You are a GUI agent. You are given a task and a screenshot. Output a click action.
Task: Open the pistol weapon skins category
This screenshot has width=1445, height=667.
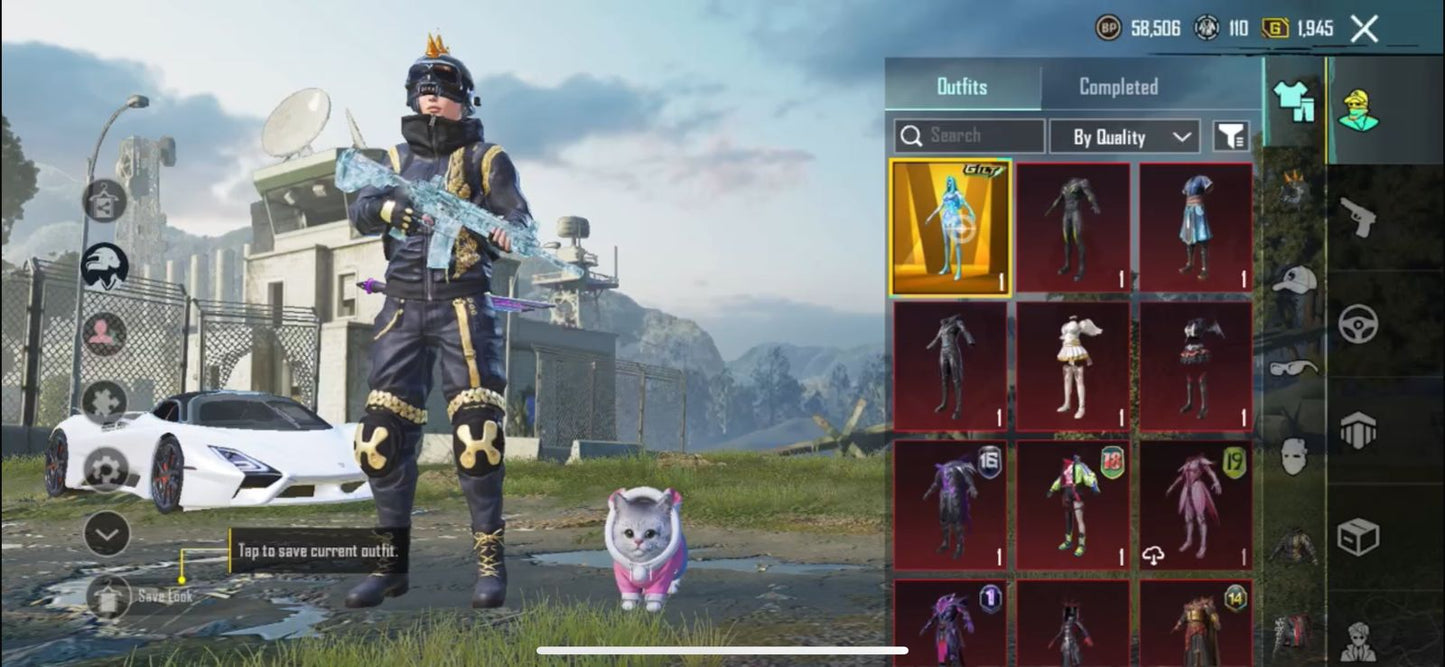pos(1358,215)
